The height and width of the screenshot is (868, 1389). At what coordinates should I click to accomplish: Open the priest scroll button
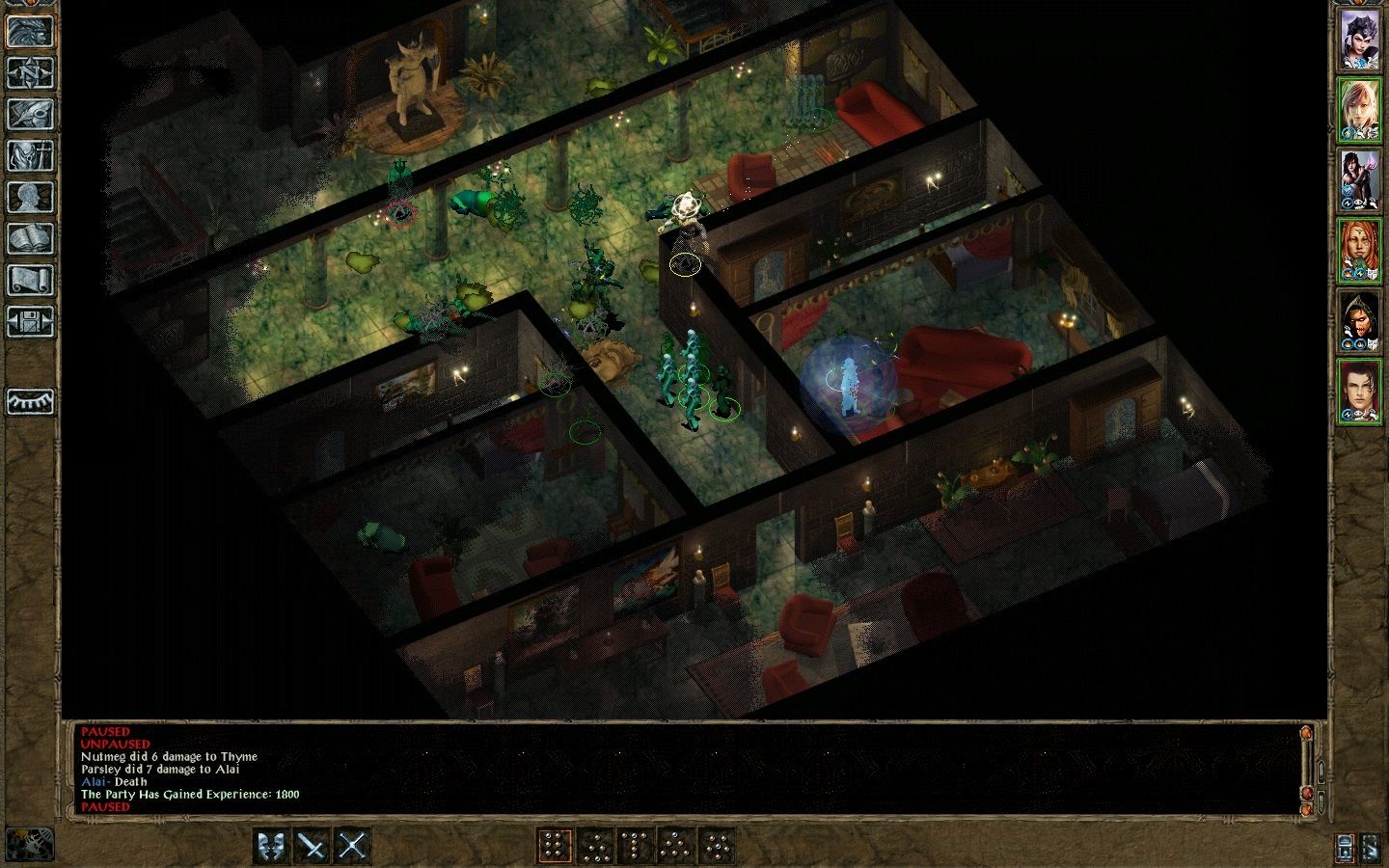(x=30, y=280)
